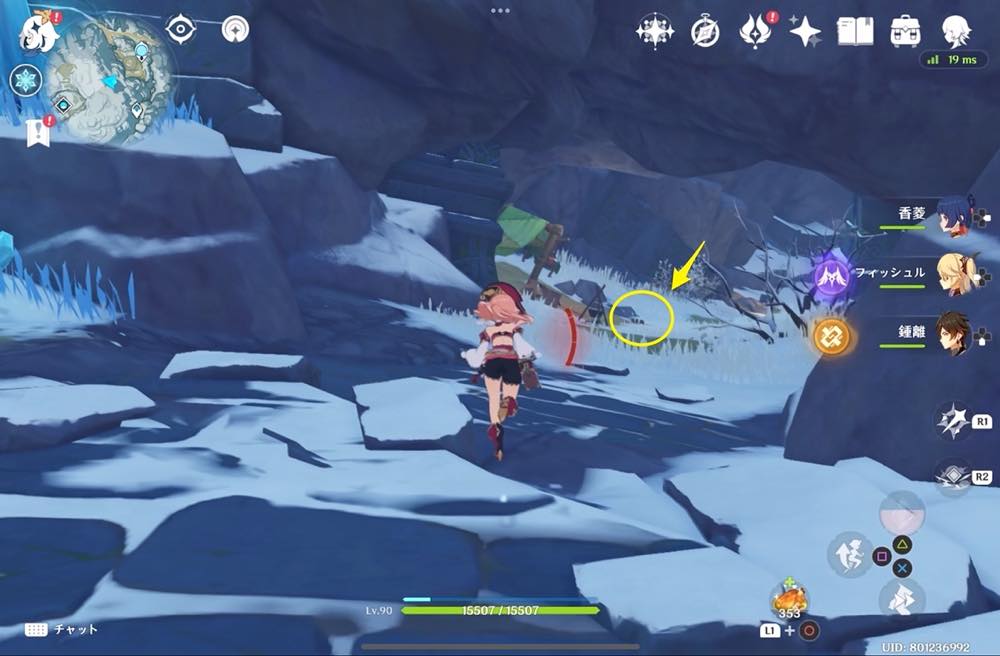Open the backpack inventory
This screenshot has height=656, width=1000.
pos(907,31)
